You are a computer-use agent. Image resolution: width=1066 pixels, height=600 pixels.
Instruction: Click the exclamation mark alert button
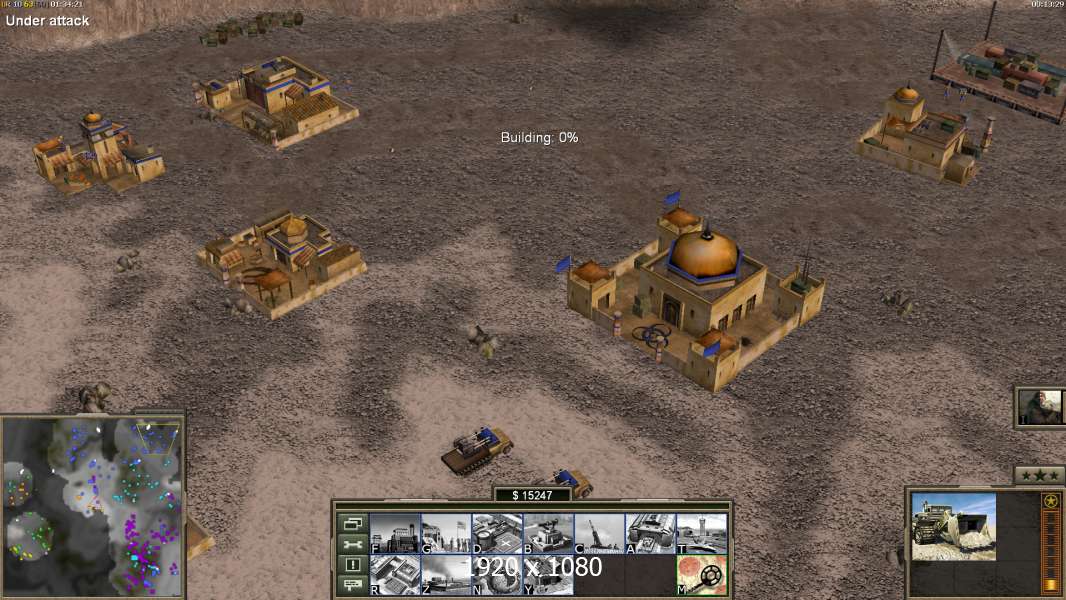tap(352, 565)
